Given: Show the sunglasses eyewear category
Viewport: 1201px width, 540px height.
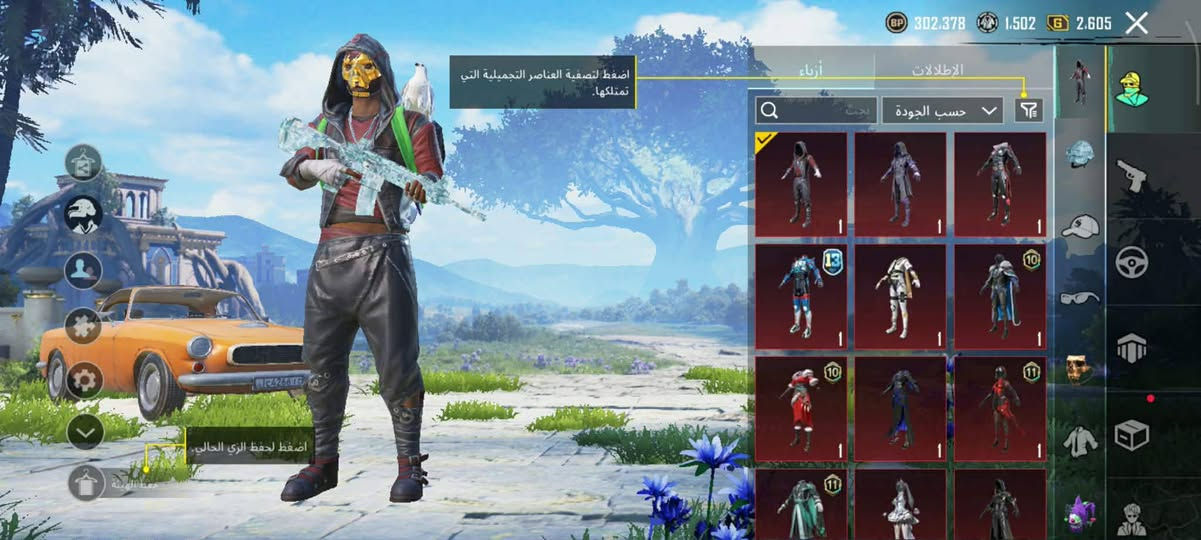Looking at the screenshot, I should (x=1080, y=297).
